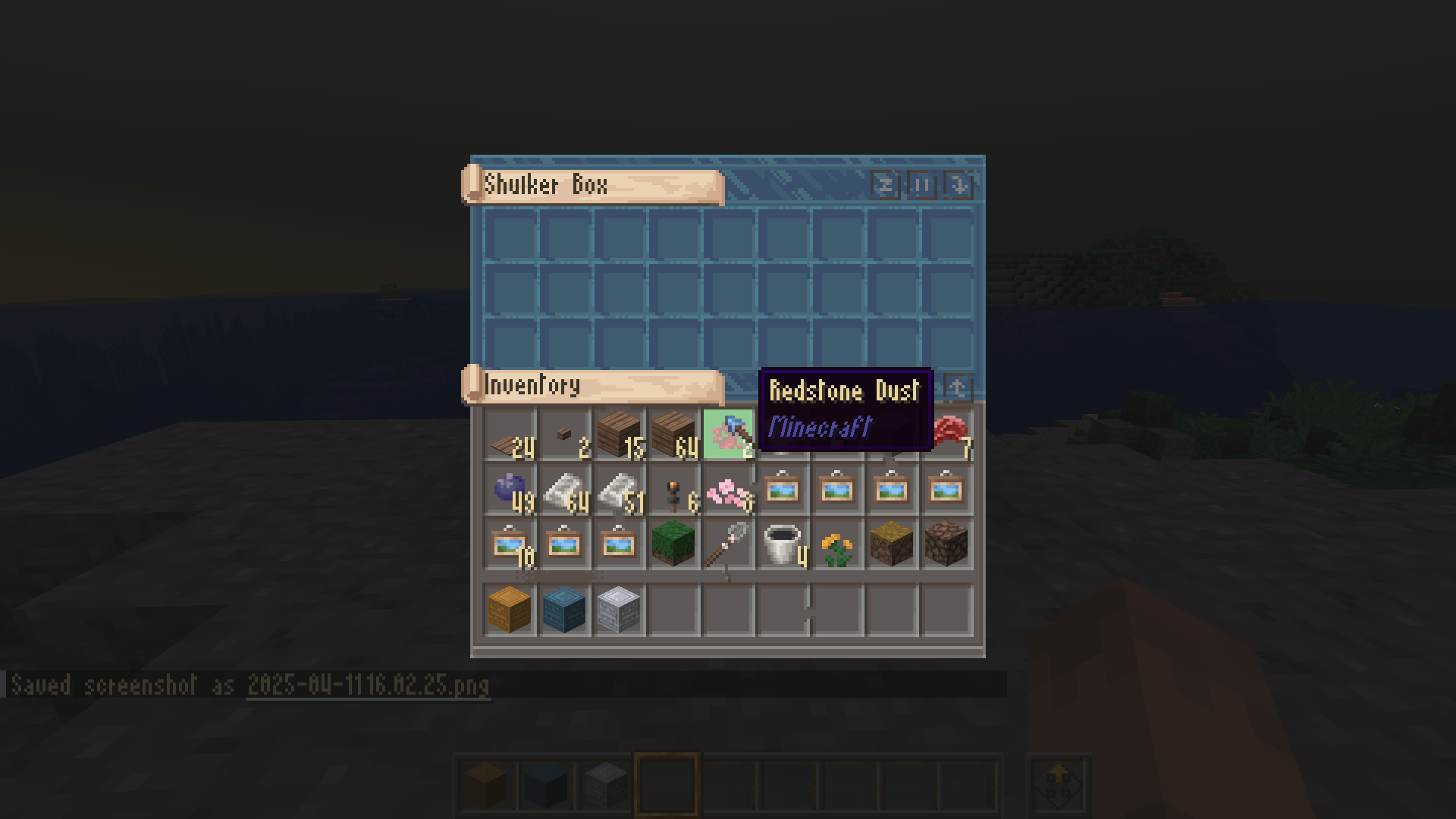
Task: Select the grass block item
Action: [675, 542]
